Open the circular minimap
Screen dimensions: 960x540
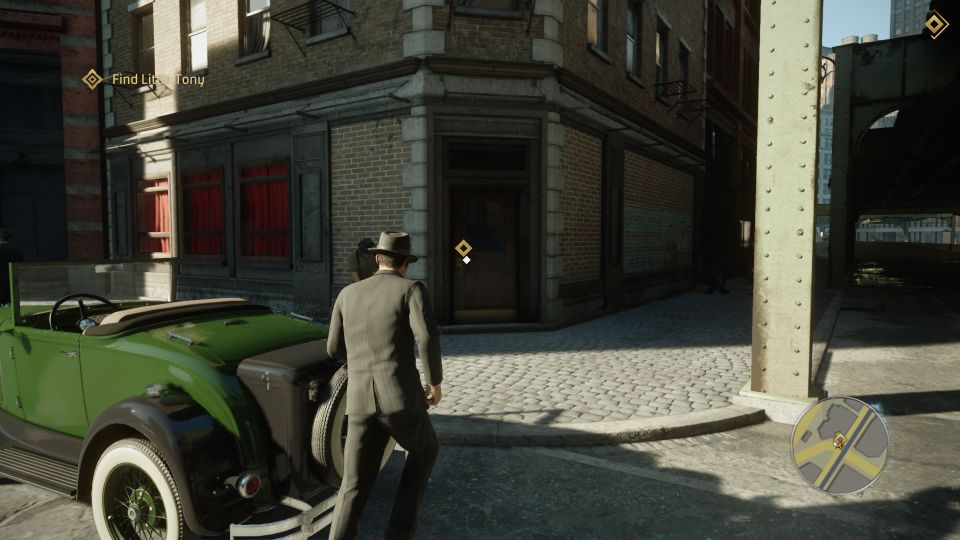[x=839, y=445]
